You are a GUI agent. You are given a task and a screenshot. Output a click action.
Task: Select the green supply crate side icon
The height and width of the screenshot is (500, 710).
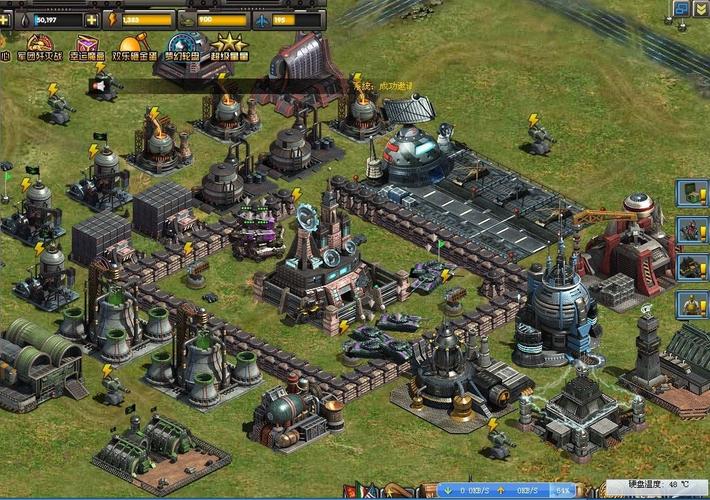pyautogui.click(x=691, y=192)
